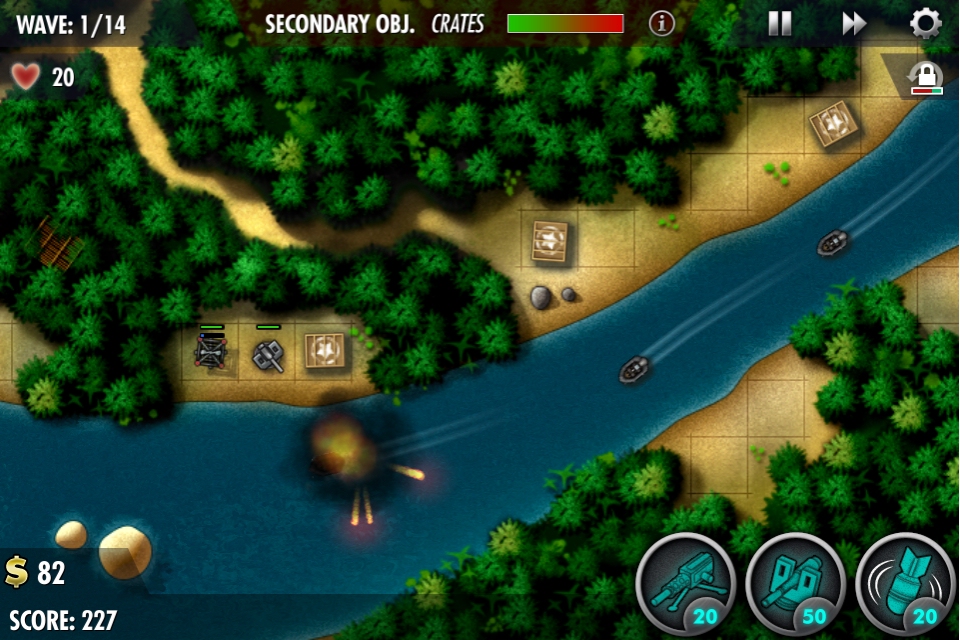Select the placed red machine gun turret
The height and width of the screenshot is (640, 960).
coord(211,351)
